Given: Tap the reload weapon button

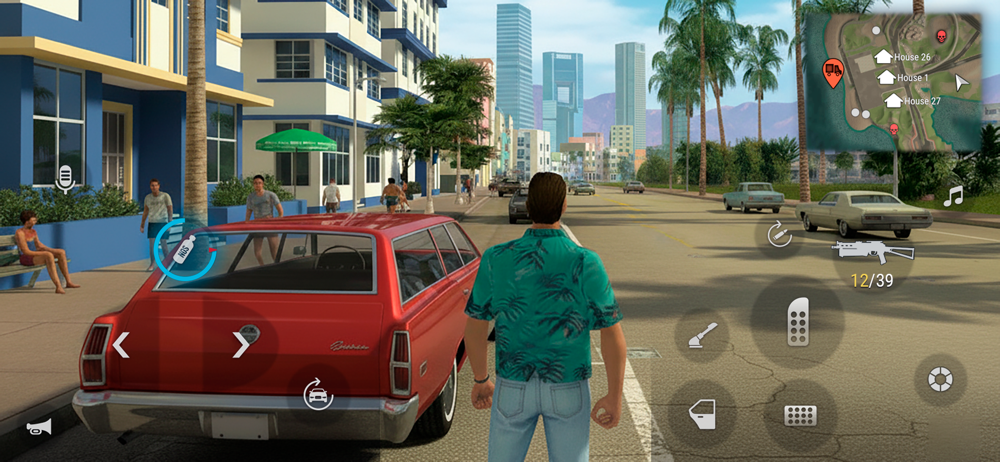Looking at the screenshot, I should click(777, 234).
